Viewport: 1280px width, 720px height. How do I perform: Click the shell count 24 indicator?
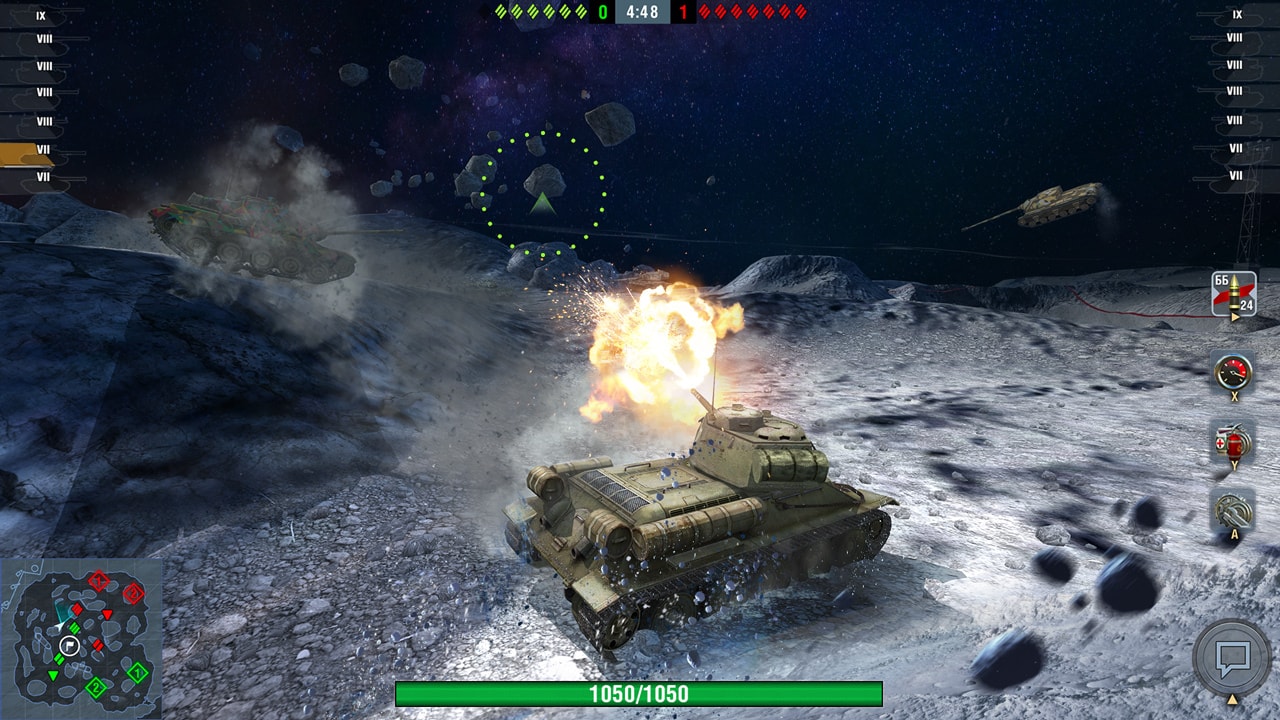1246,306
